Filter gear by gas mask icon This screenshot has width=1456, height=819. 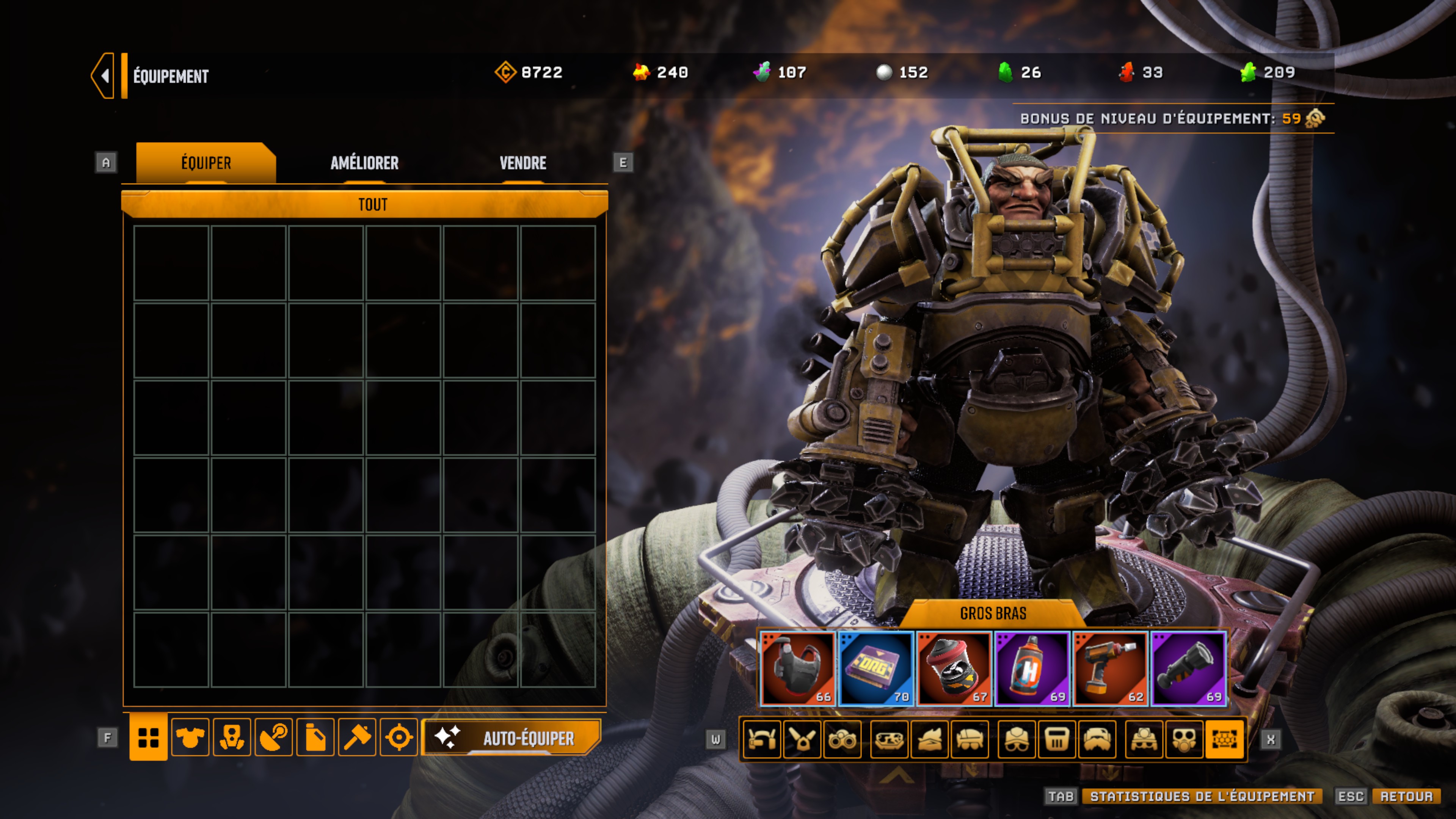click(x=232, y=737)
